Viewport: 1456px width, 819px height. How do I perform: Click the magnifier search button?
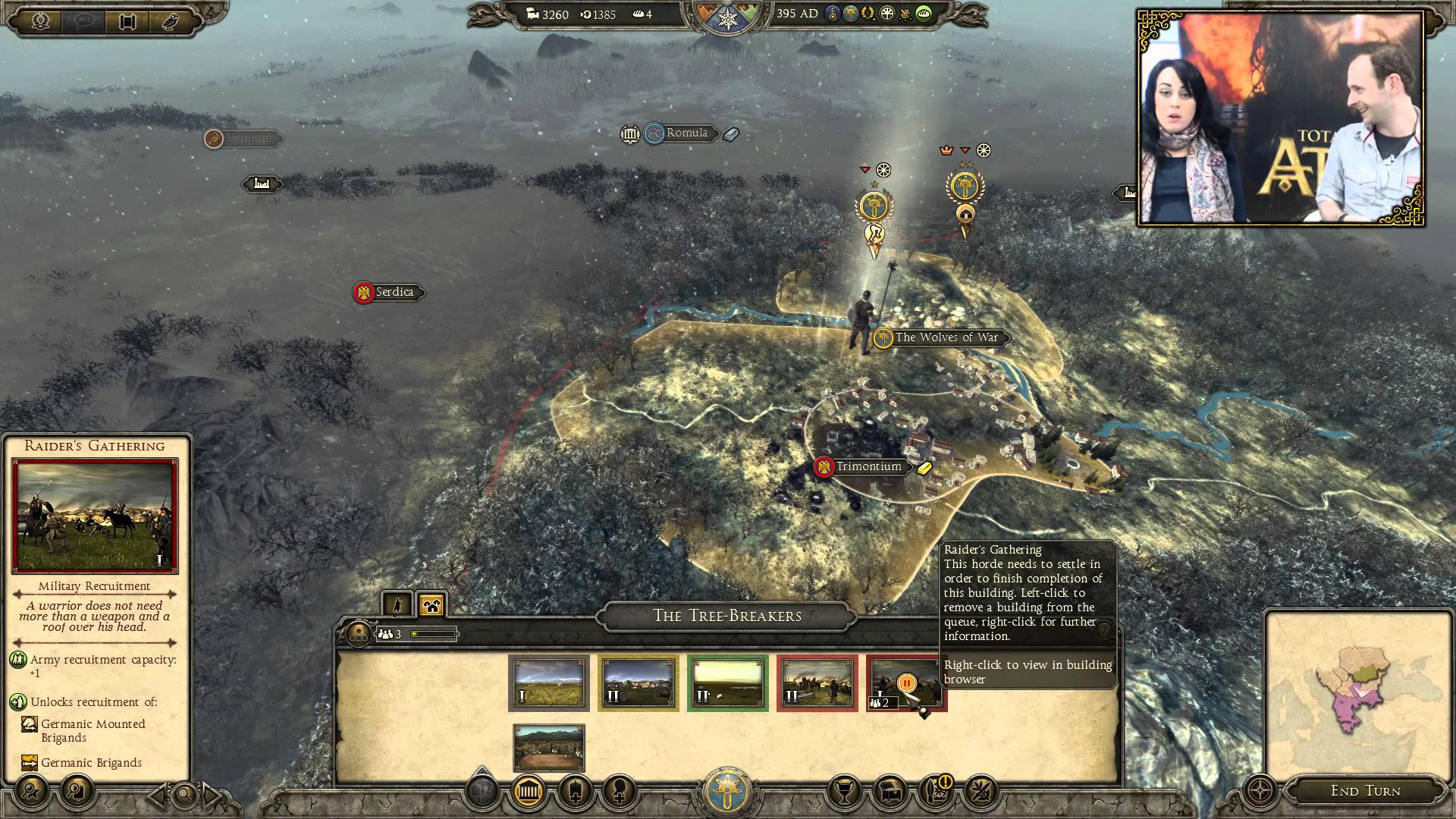pos(184,795)
